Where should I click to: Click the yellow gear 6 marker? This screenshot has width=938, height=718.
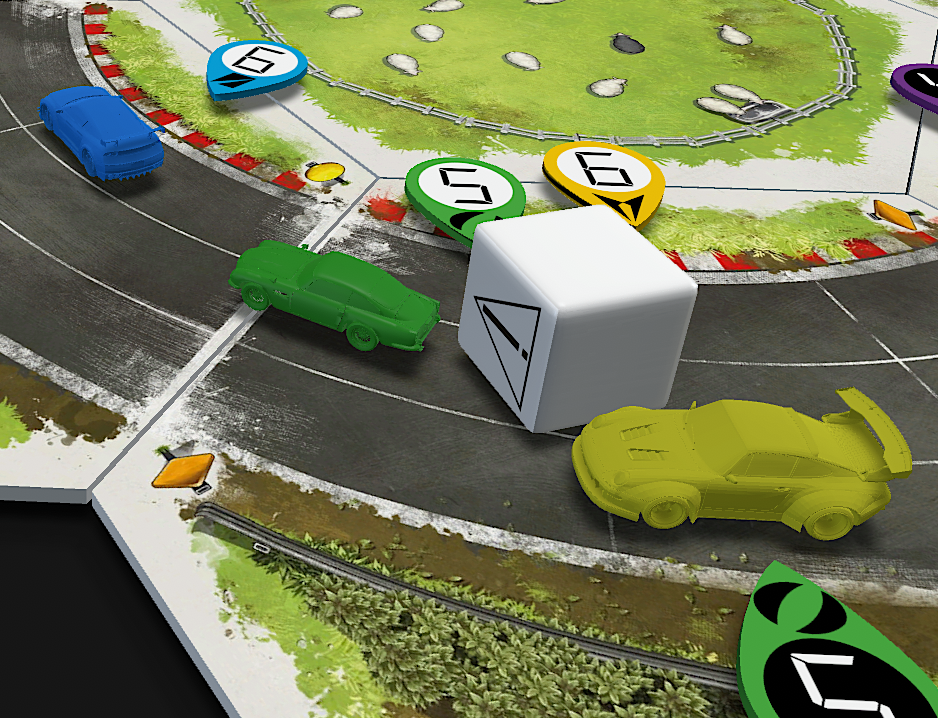604,177
